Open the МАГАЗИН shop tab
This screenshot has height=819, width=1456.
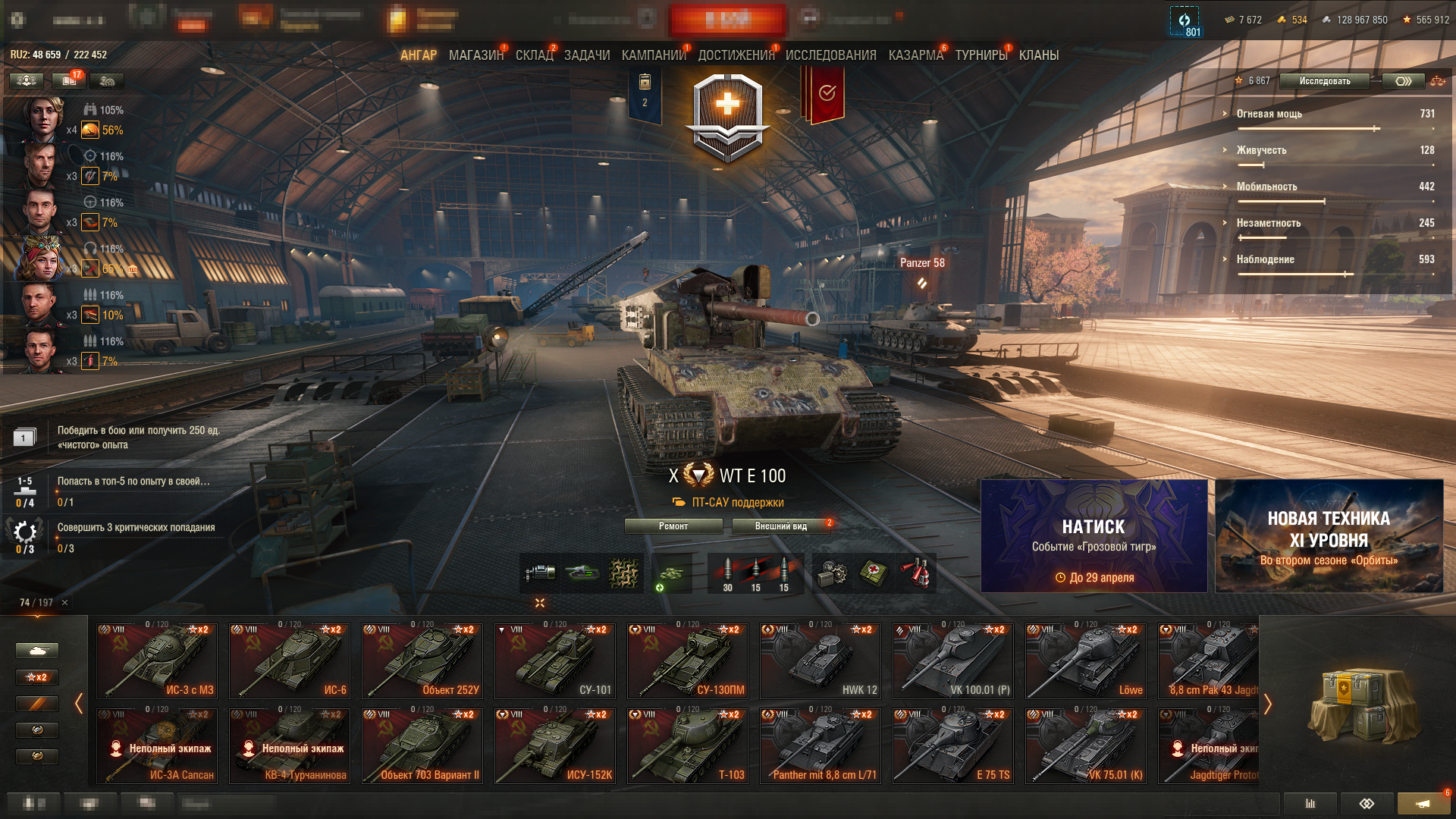click(475, 55)
